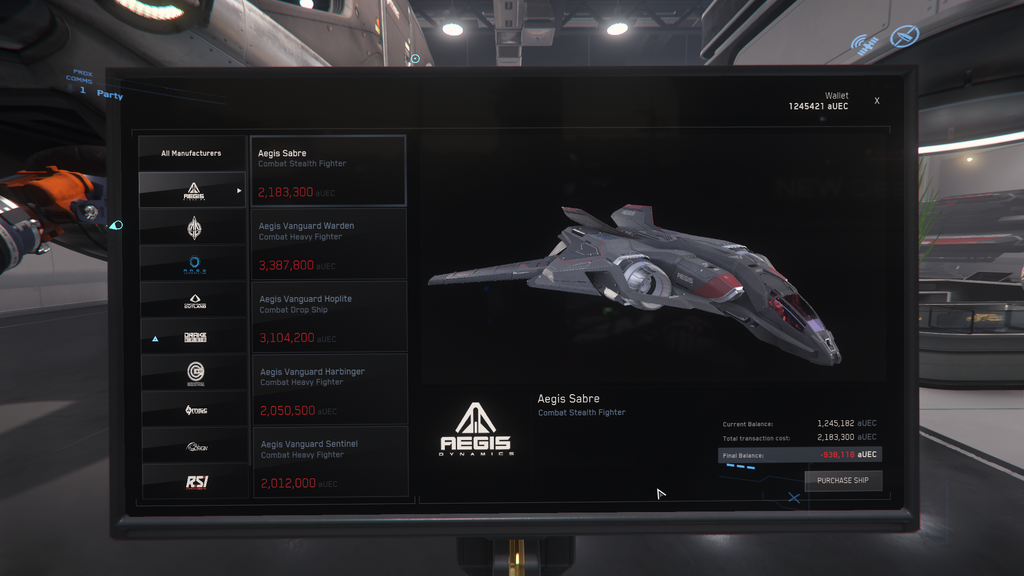The width and height of the screenshot is (1024, 576).
Task: Switch to Drake manufacturer ships
Action: [193, 338]
